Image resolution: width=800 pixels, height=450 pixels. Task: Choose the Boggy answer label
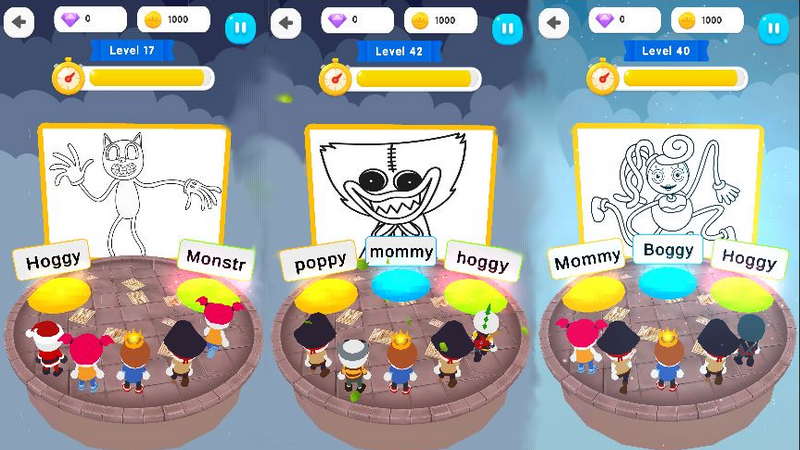pyautogui.click(x=668, y=251)
